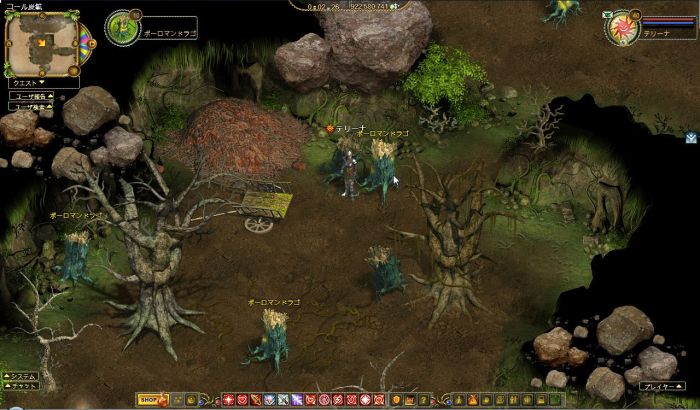
Task: Open the SHOP button
Action: click(148, 400)
